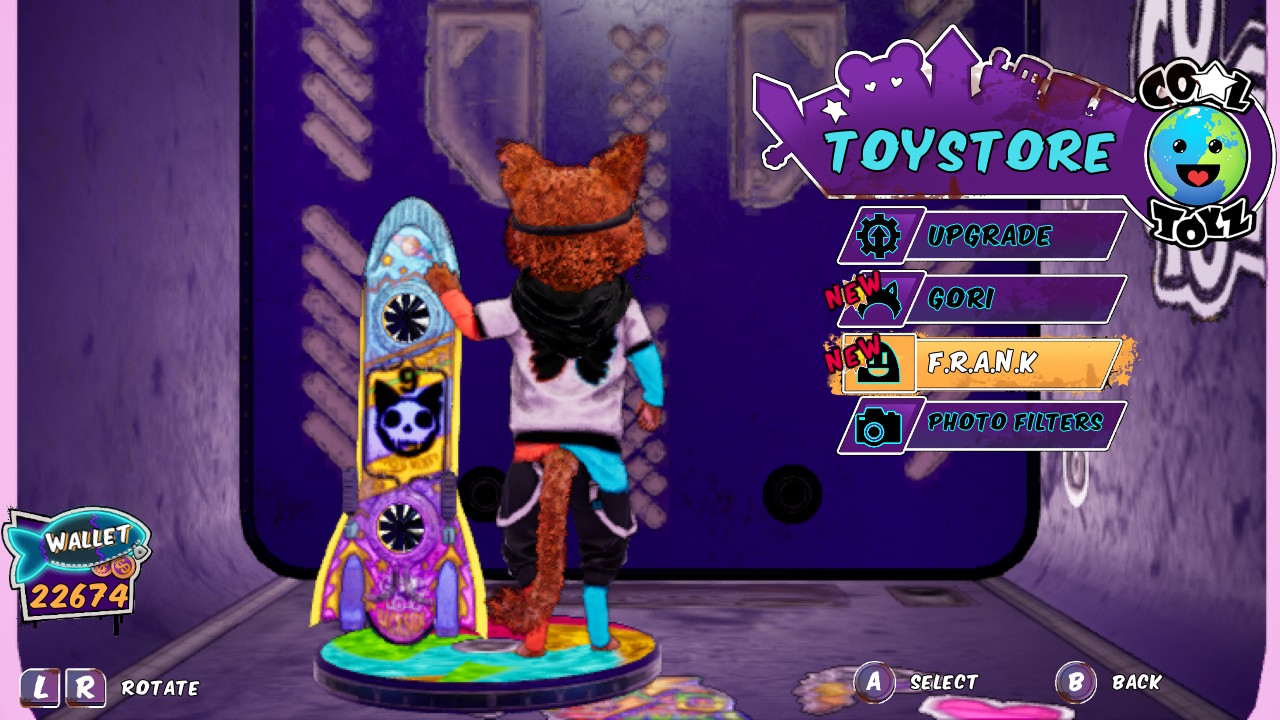Open Photo Filters via the camera icon
The height and width of the screenshot is (720, 1280).
(x=877, y=423)
